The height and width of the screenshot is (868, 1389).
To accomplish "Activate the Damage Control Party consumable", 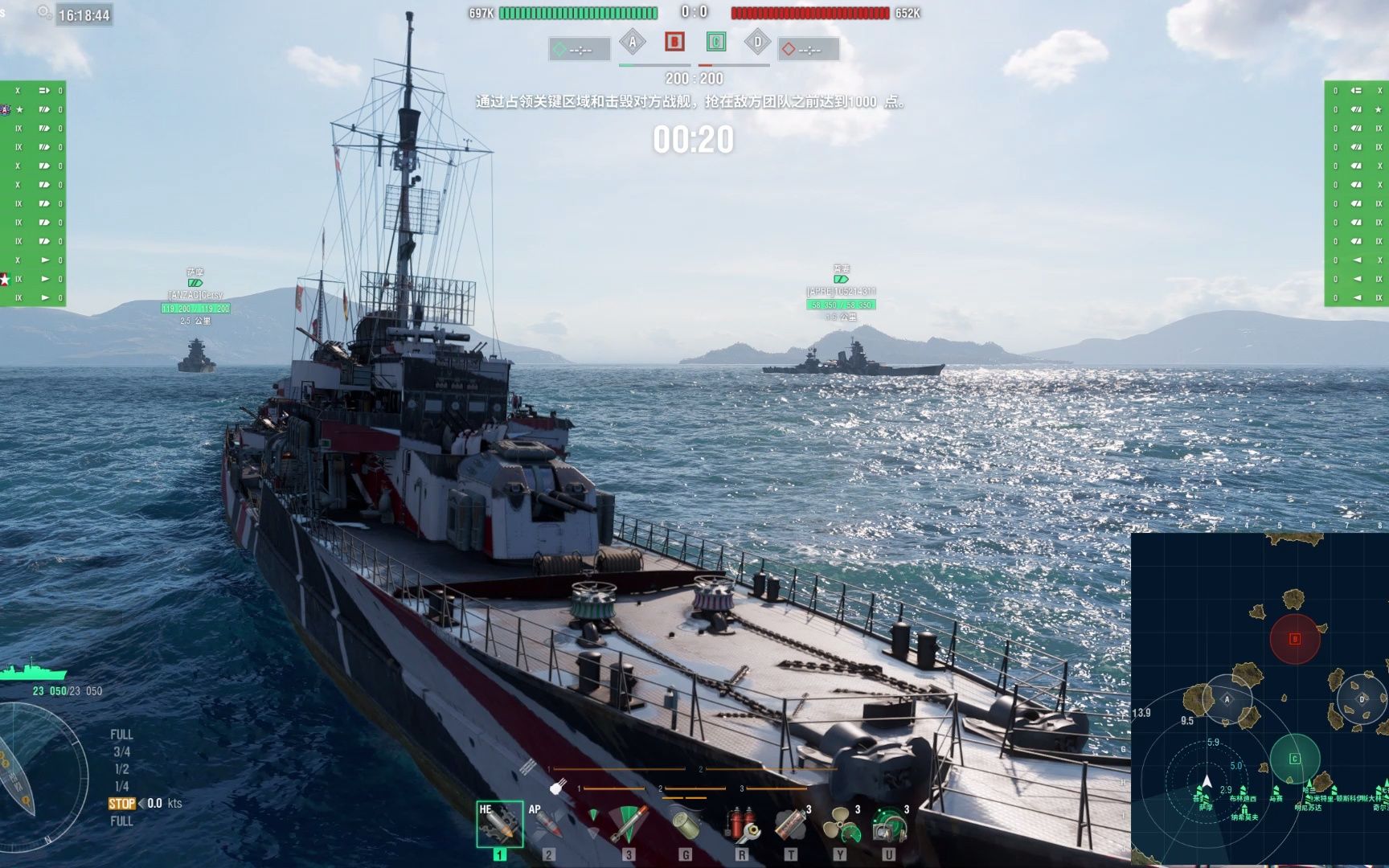I will [x=742, y=825].
